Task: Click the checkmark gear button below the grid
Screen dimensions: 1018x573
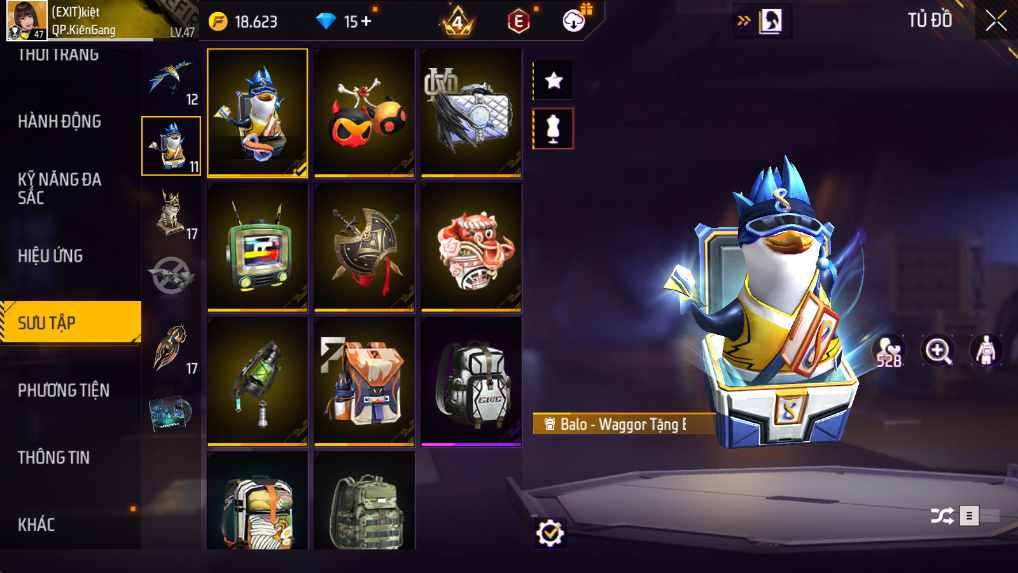Action: tap(549, 533)
